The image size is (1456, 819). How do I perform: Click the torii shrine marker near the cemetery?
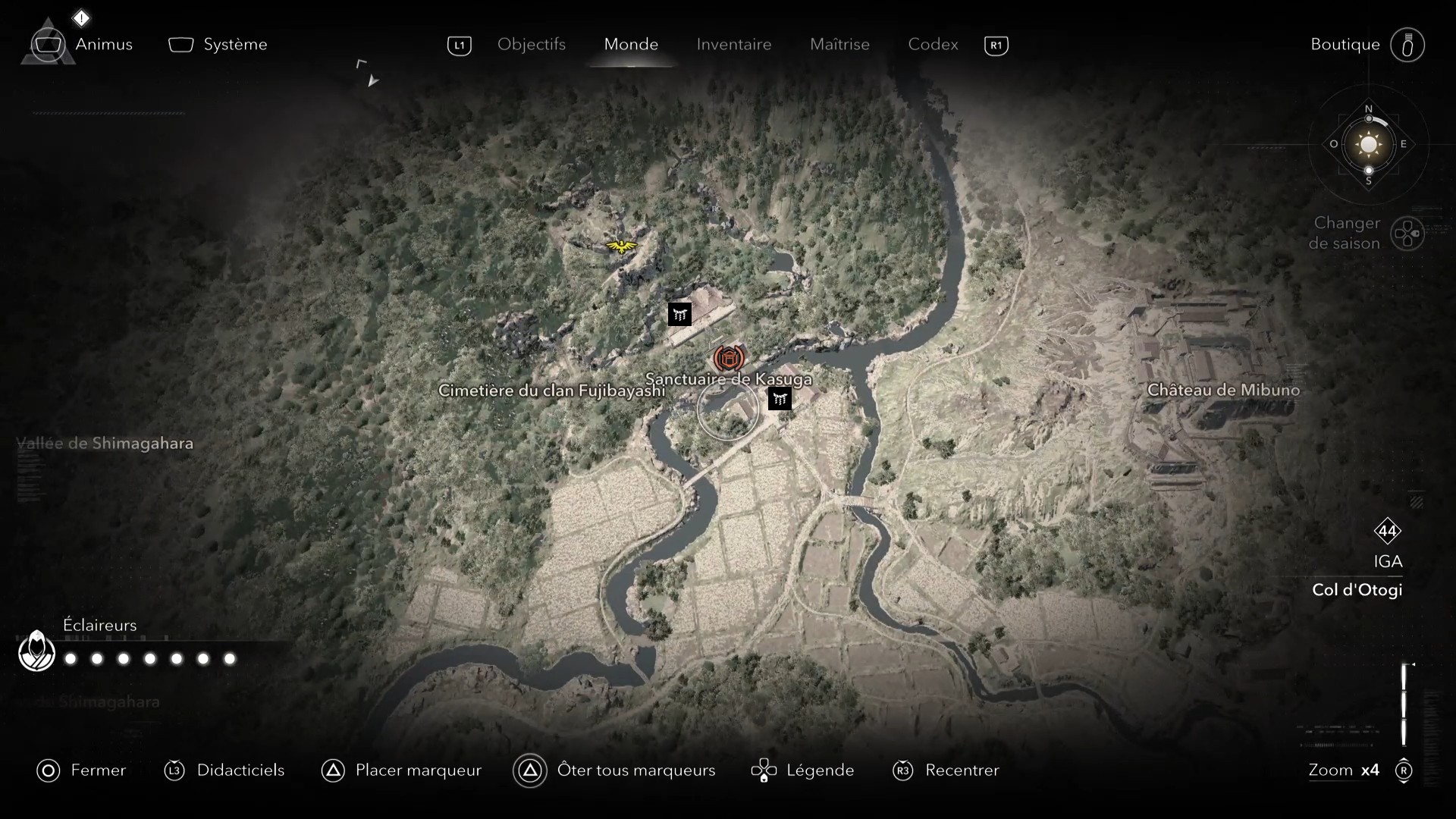[680, 313]
